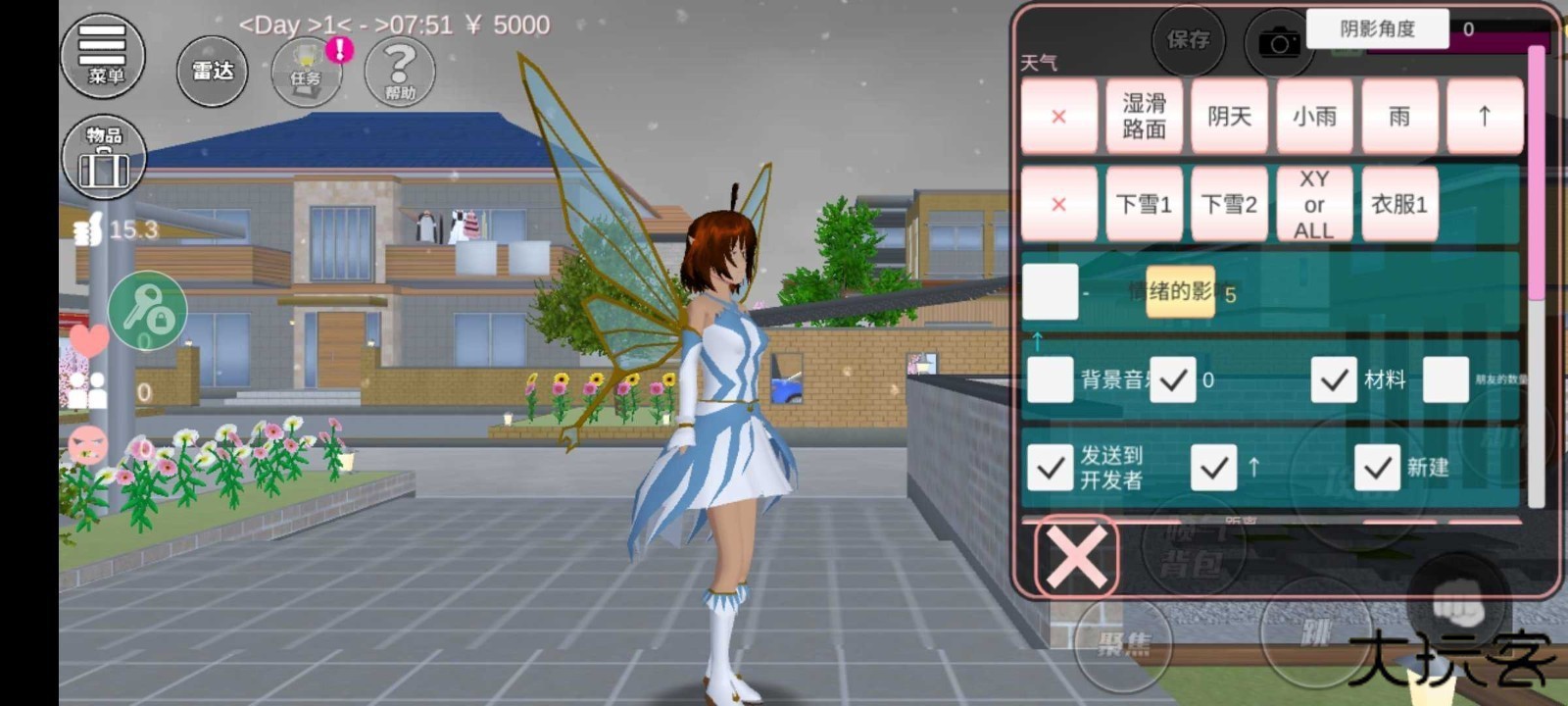Image resolution: width=1568 pixels, height=706 pixels.
Task: Click the ↑ arrow in the weather row
Action: [1485, 117]
